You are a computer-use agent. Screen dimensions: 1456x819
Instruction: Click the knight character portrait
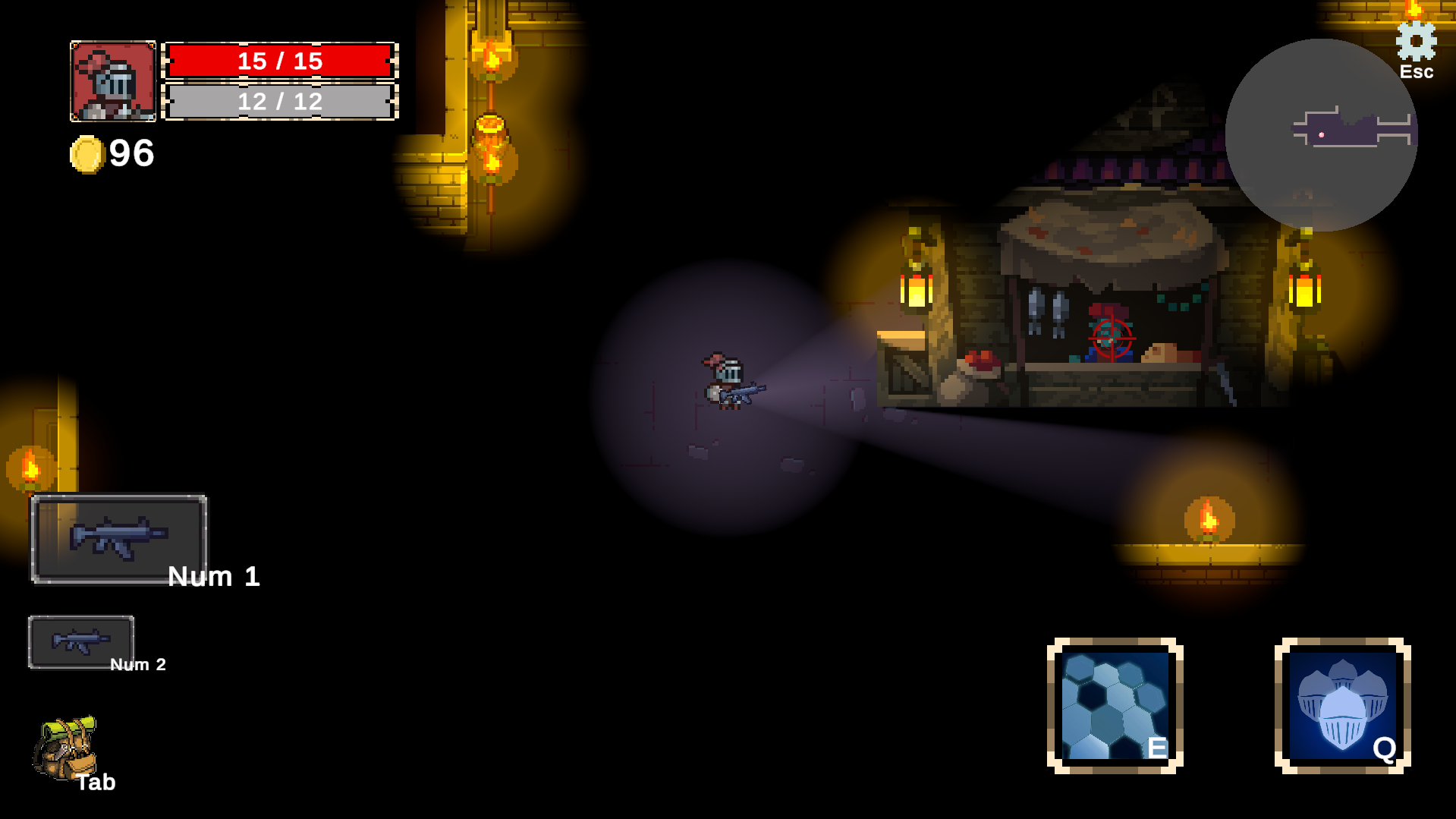click(x=113, y=81)
